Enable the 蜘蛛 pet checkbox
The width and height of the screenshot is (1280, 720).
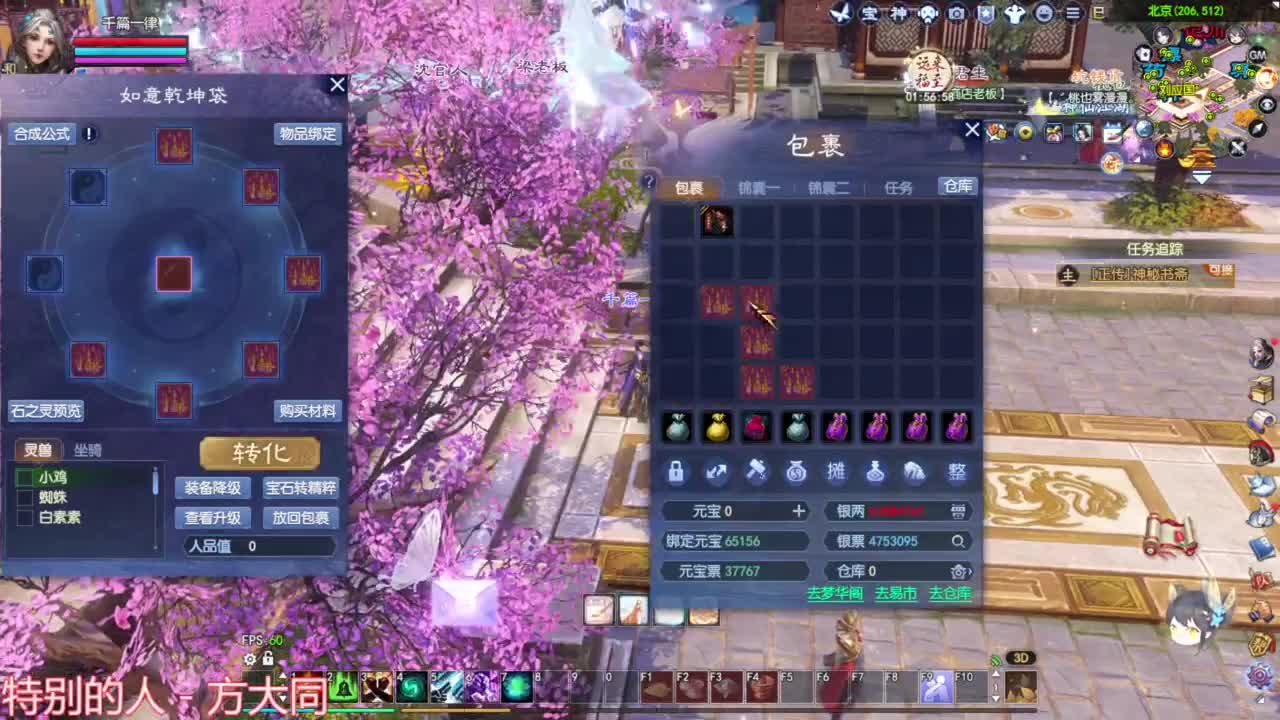tap(24, 499)
